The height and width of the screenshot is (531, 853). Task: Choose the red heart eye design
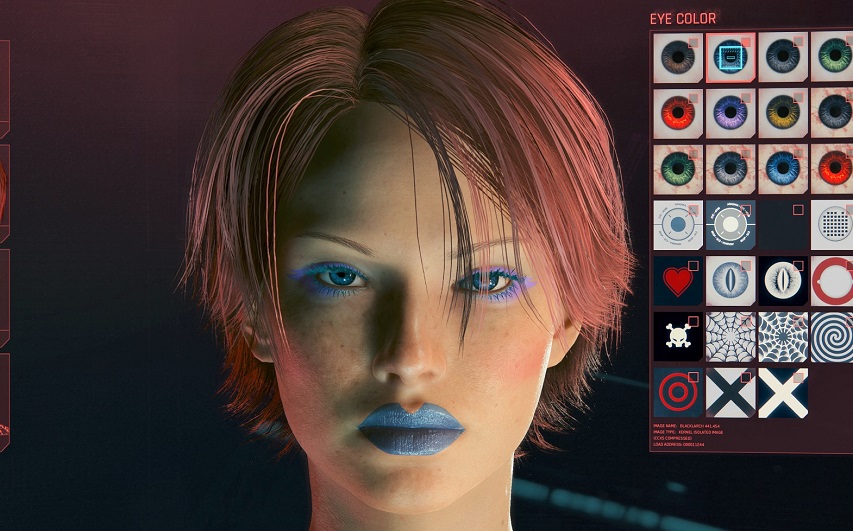pyautogui.click(x=678, y=281)
